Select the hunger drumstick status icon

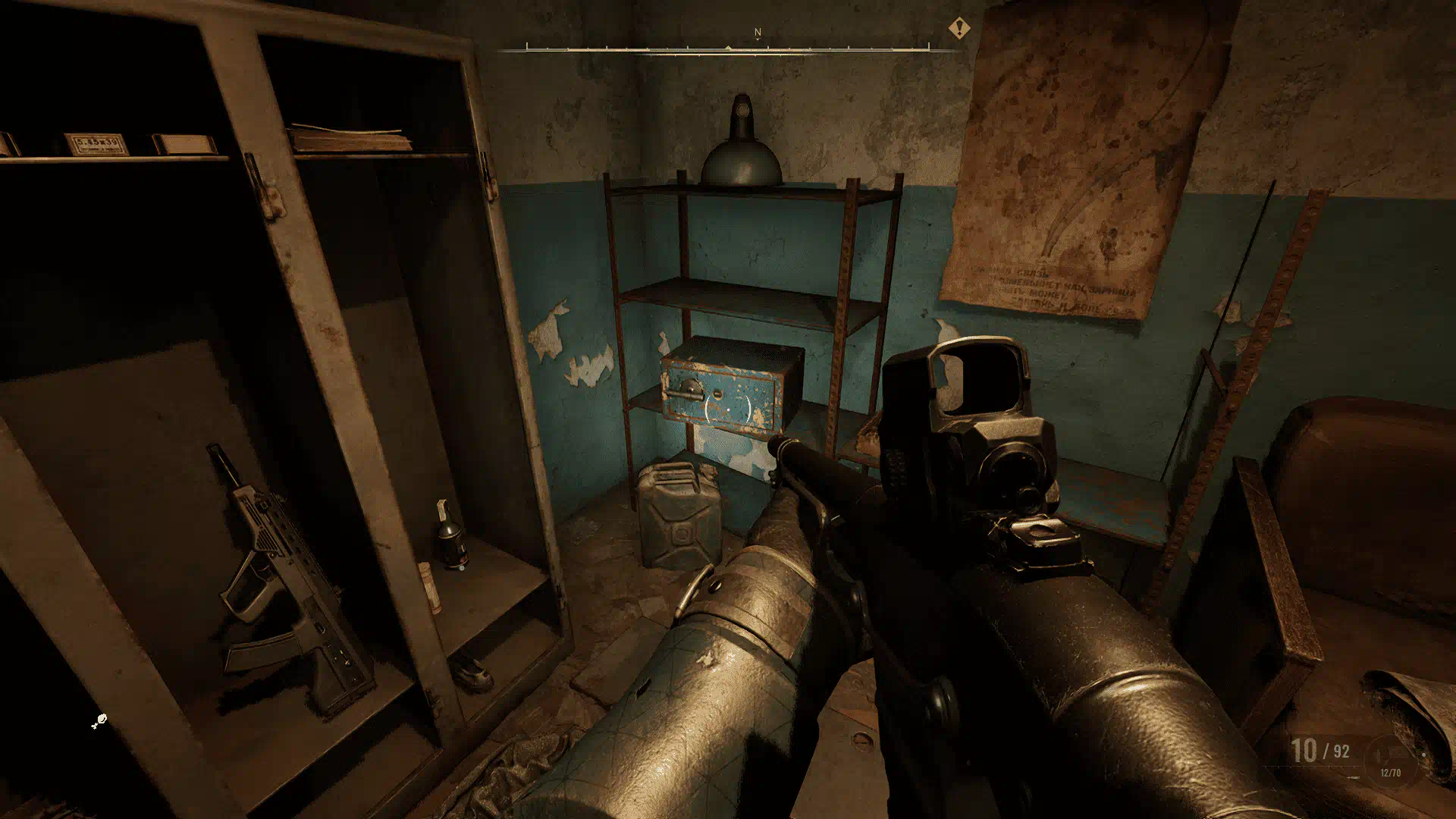[99, 721]
